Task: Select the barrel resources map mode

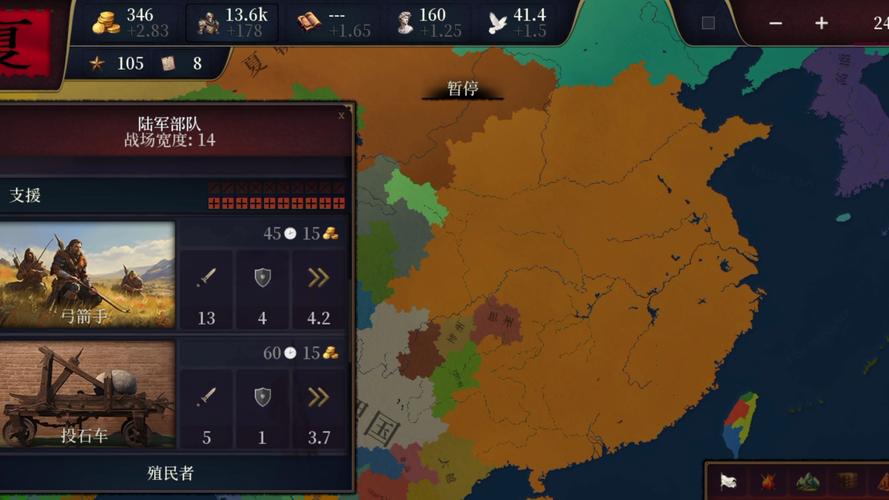Action: (847, 482)
